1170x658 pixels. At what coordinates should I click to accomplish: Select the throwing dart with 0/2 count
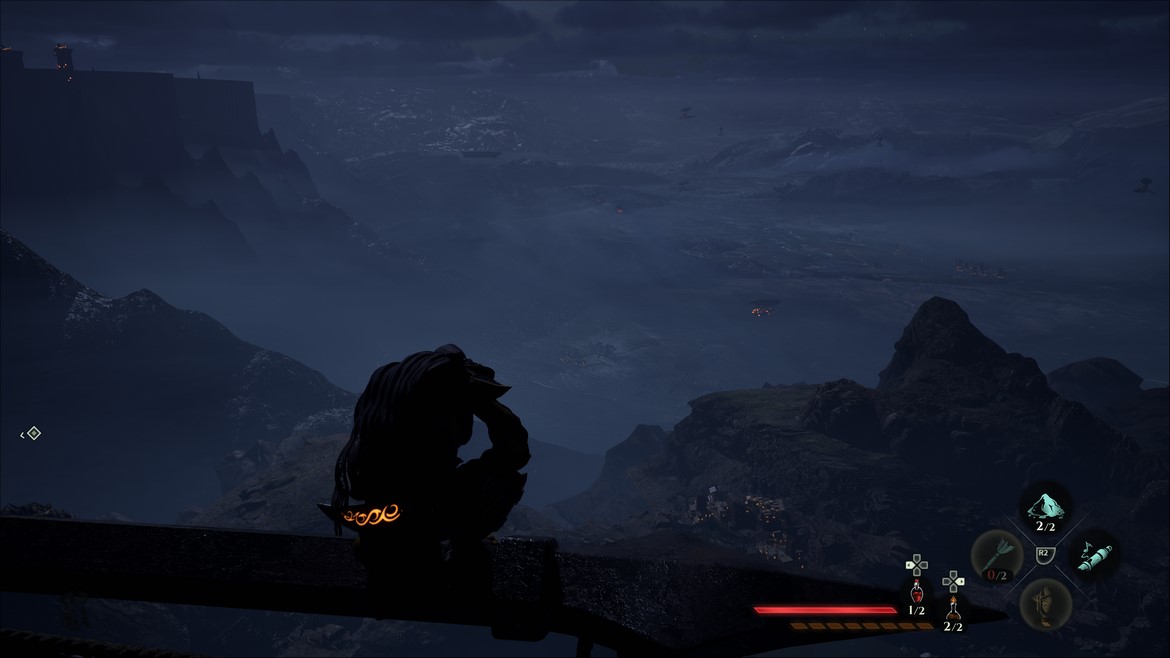[996, 555]
